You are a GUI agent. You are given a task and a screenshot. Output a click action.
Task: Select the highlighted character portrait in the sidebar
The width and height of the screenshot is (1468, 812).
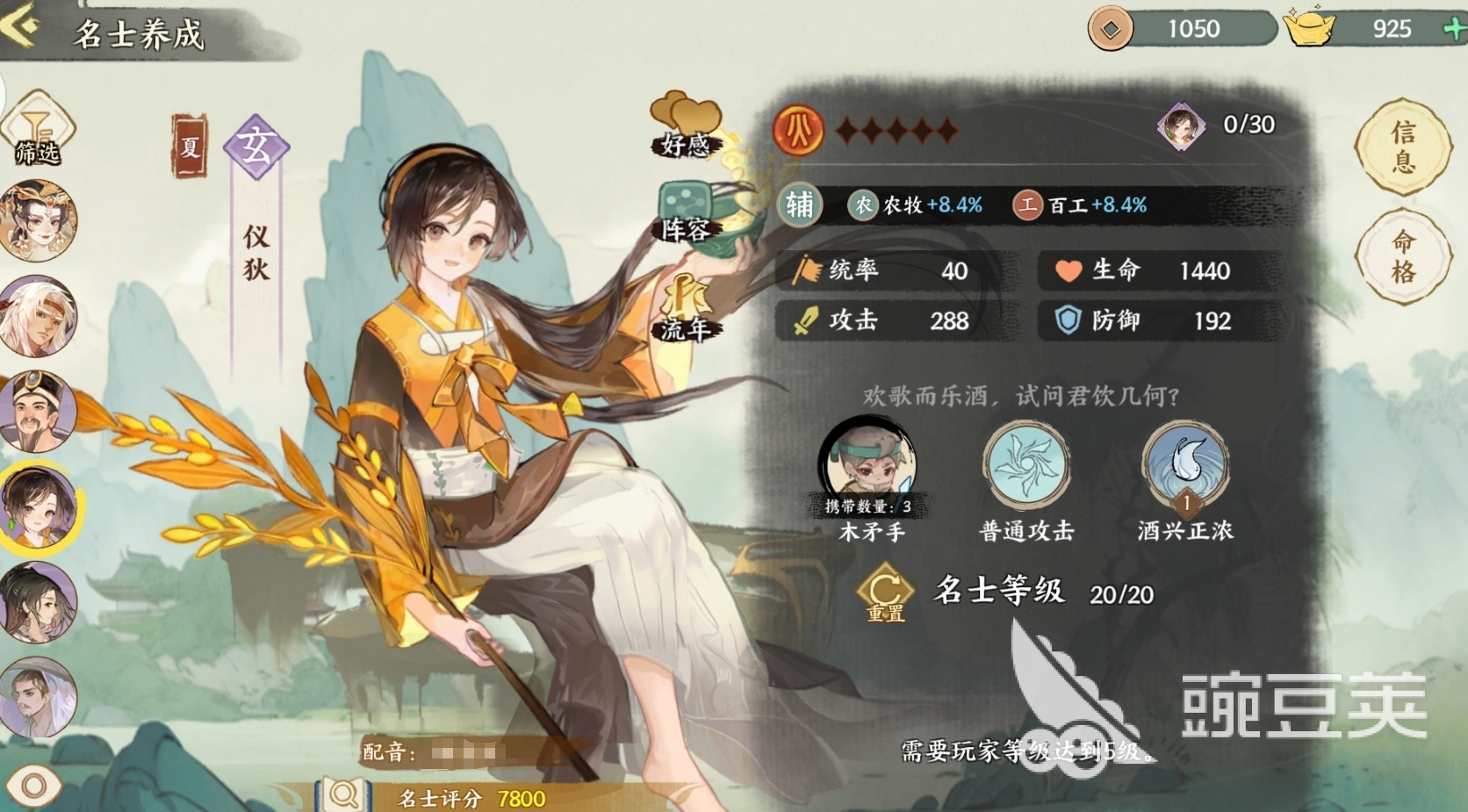(x=39, y=505)
